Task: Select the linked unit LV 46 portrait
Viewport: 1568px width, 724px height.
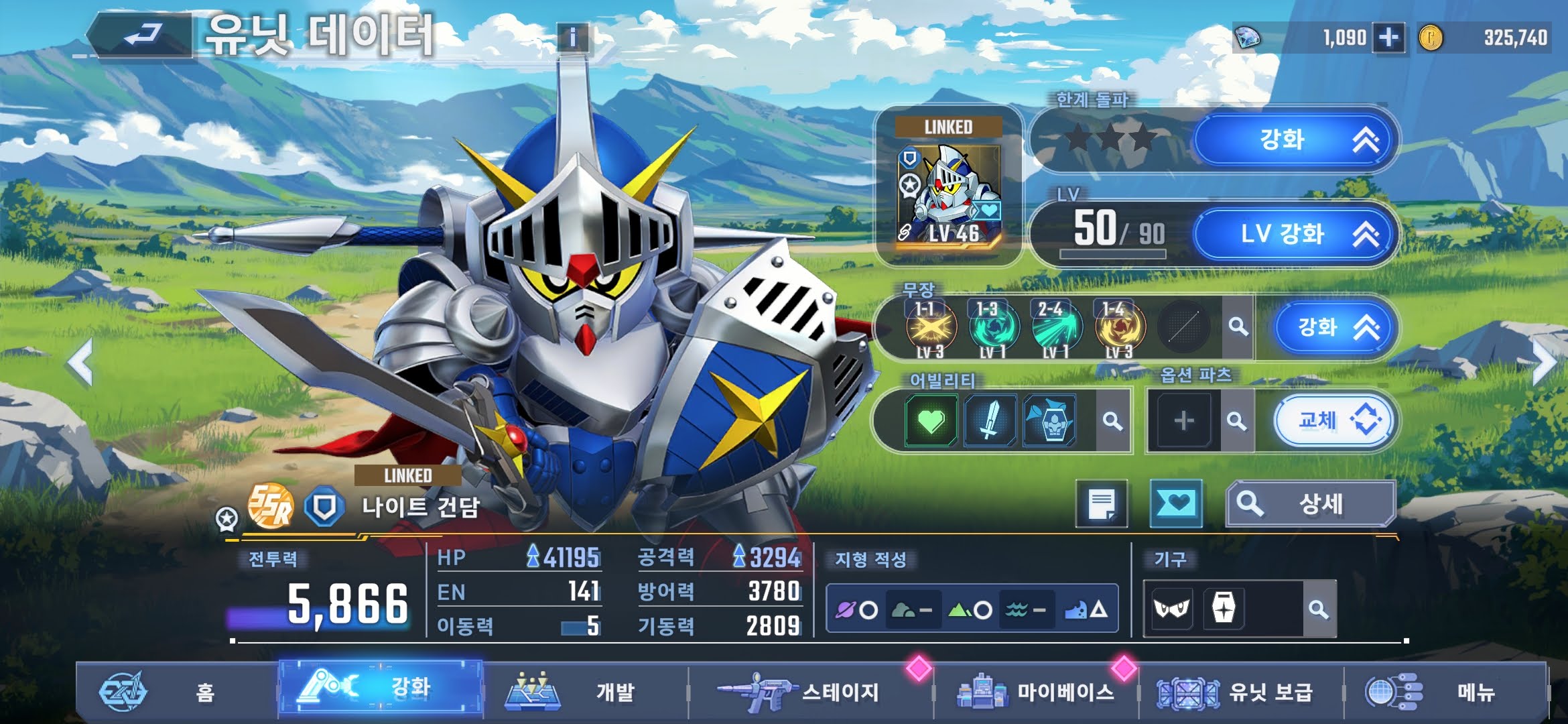Action: tap(949, 194)
